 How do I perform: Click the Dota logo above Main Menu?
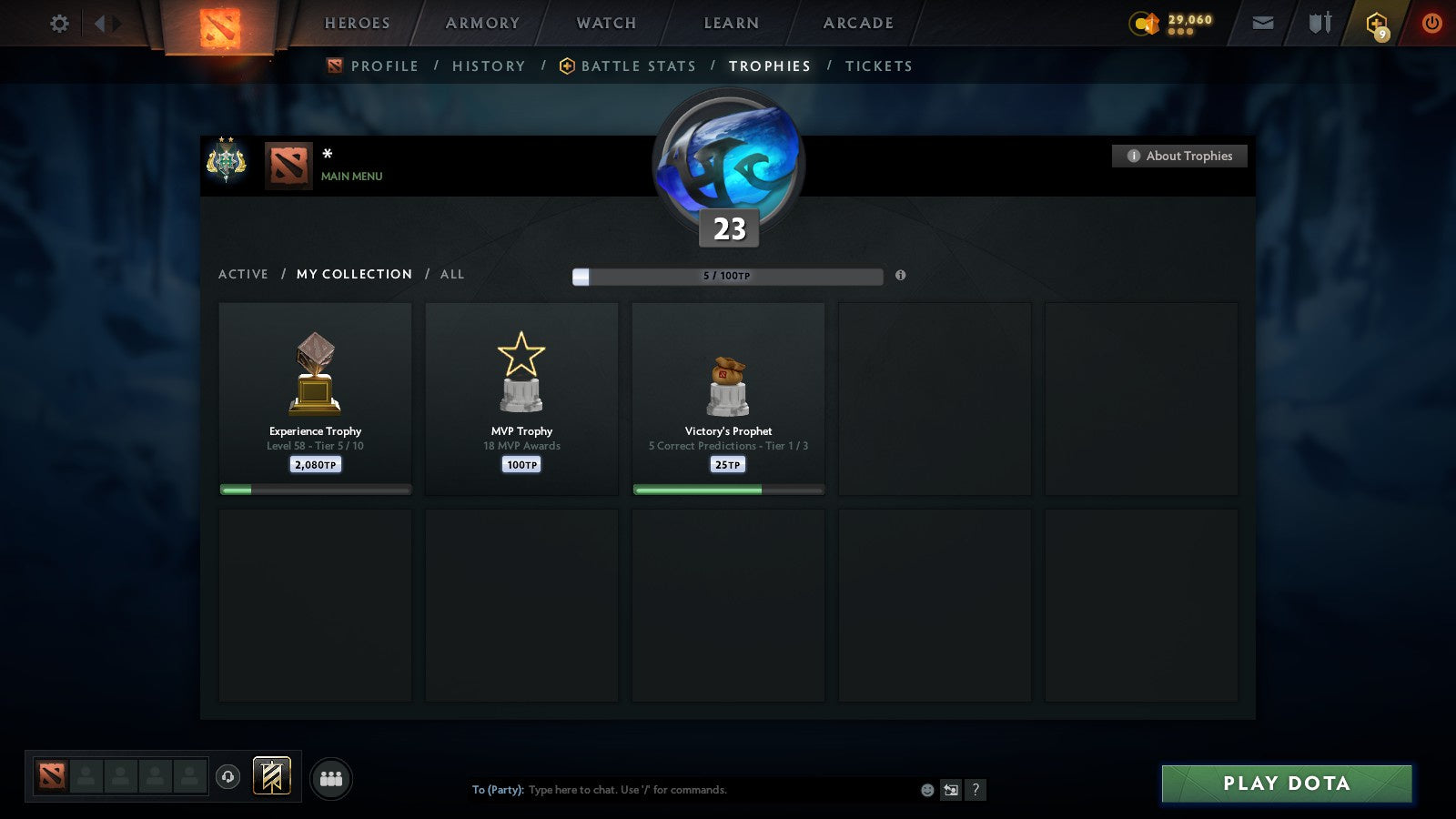[288, 166]
